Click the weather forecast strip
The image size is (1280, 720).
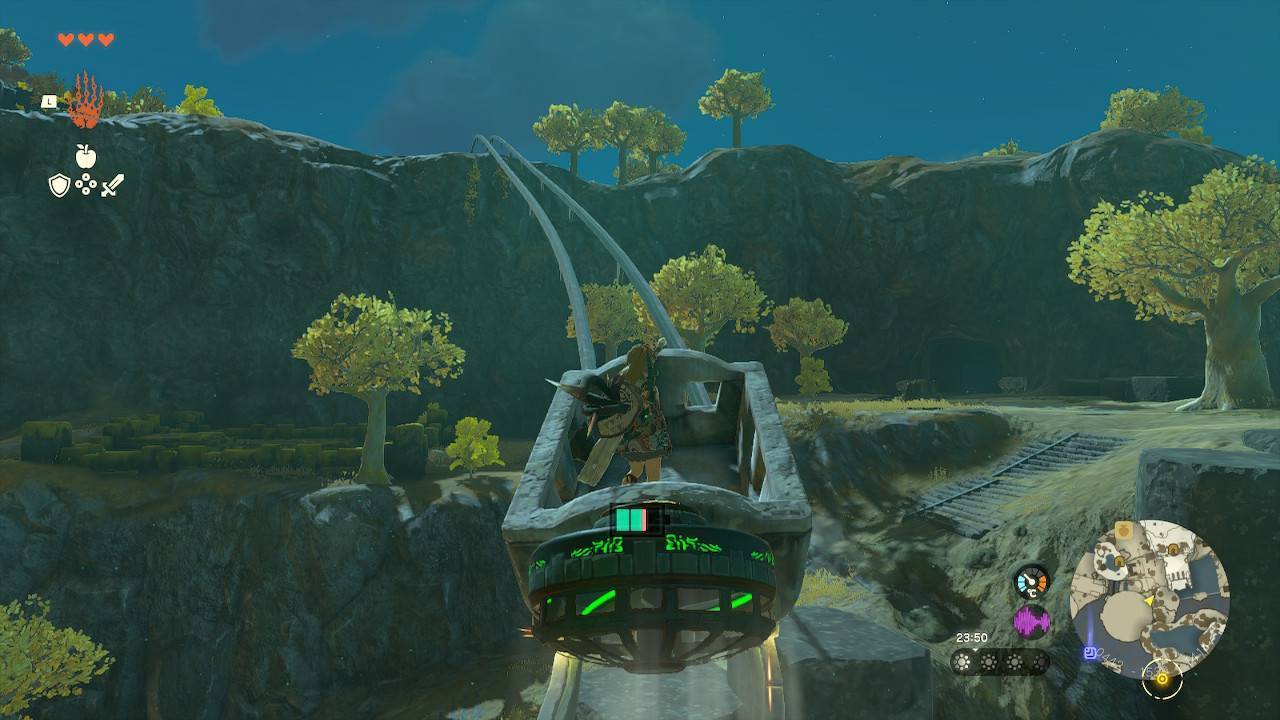coord(999,662)
